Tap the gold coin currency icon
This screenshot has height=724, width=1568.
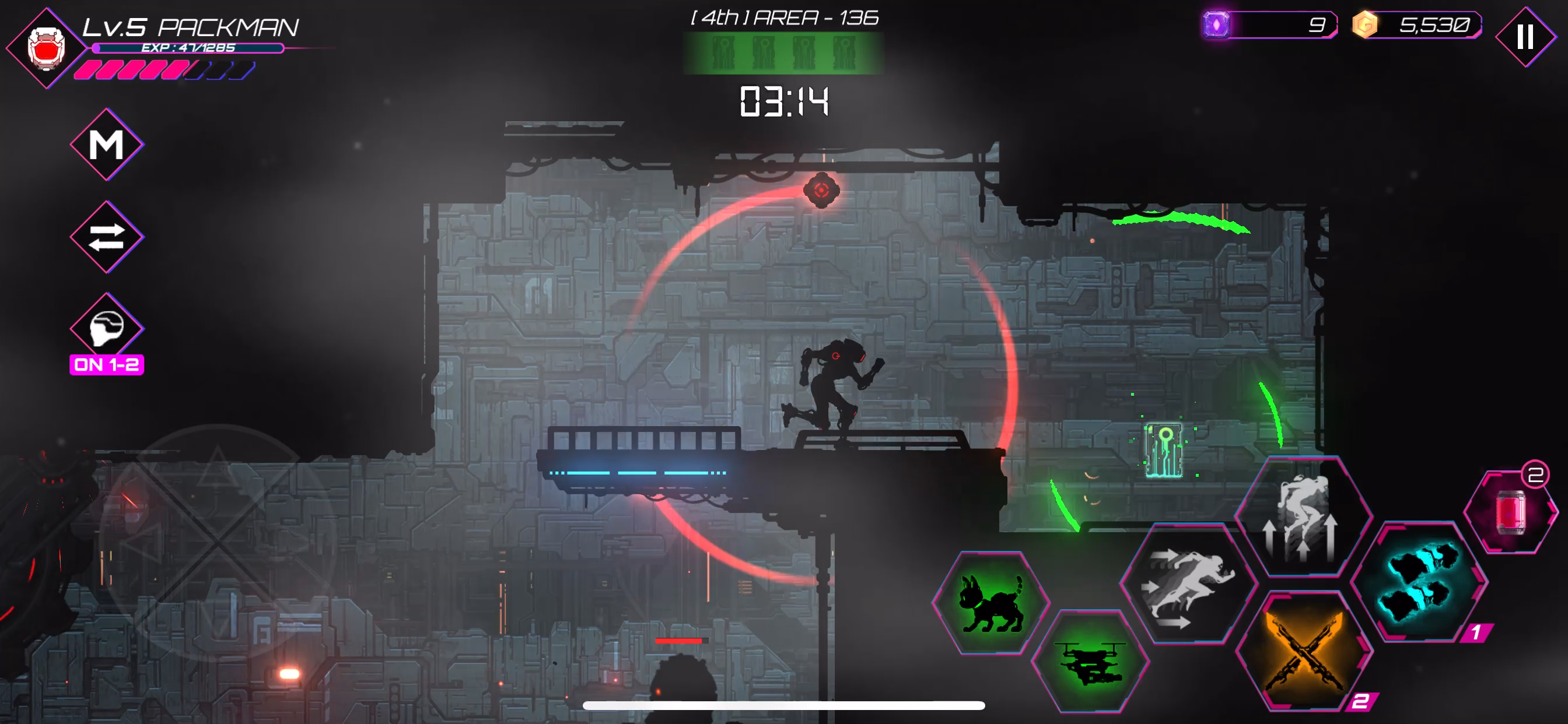[1364, 26]
